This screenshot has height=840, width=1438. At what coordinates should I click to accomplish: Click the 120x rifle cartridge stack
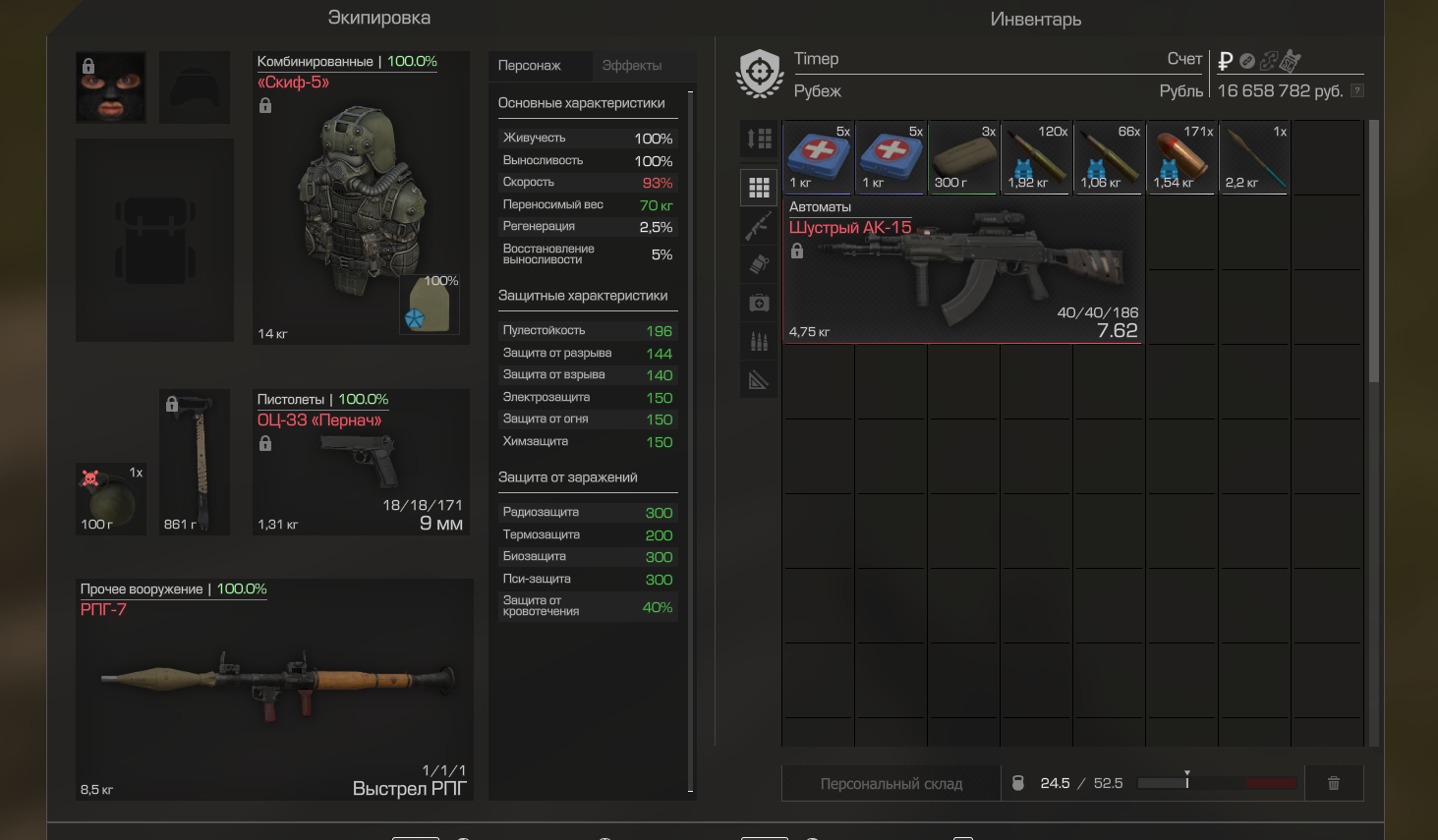(1036, 157)
